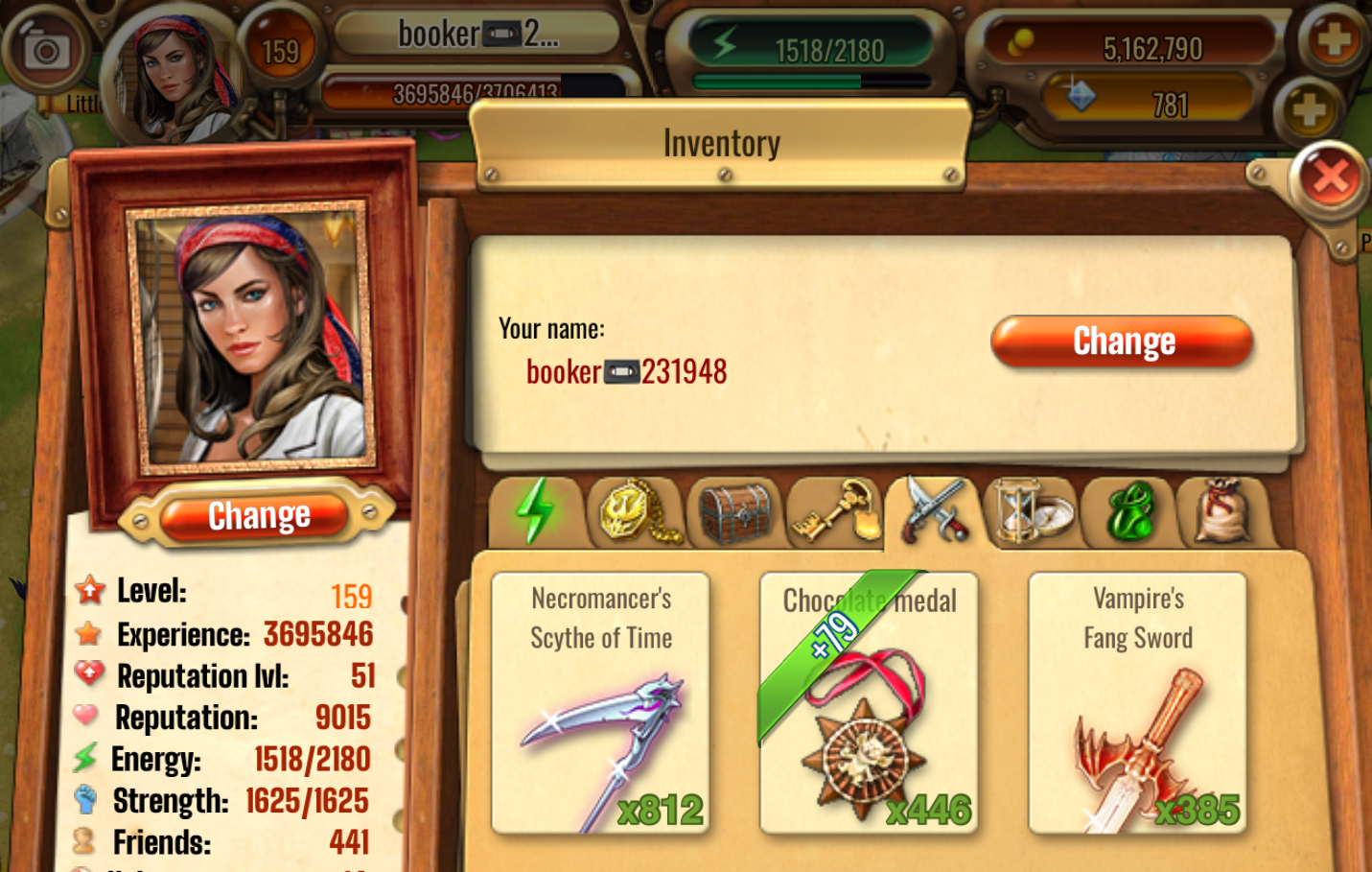Viewport: 1372px width, 872px height.
Task: Open the tied sack tab
Action: click(x=1224, y=511)
